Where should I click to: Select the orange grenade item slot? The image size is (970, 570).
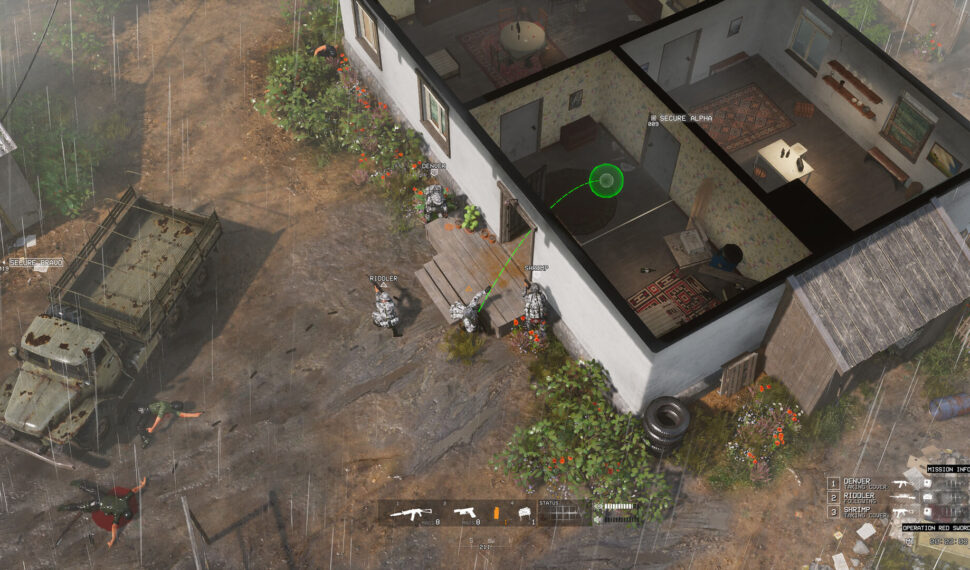494,513
